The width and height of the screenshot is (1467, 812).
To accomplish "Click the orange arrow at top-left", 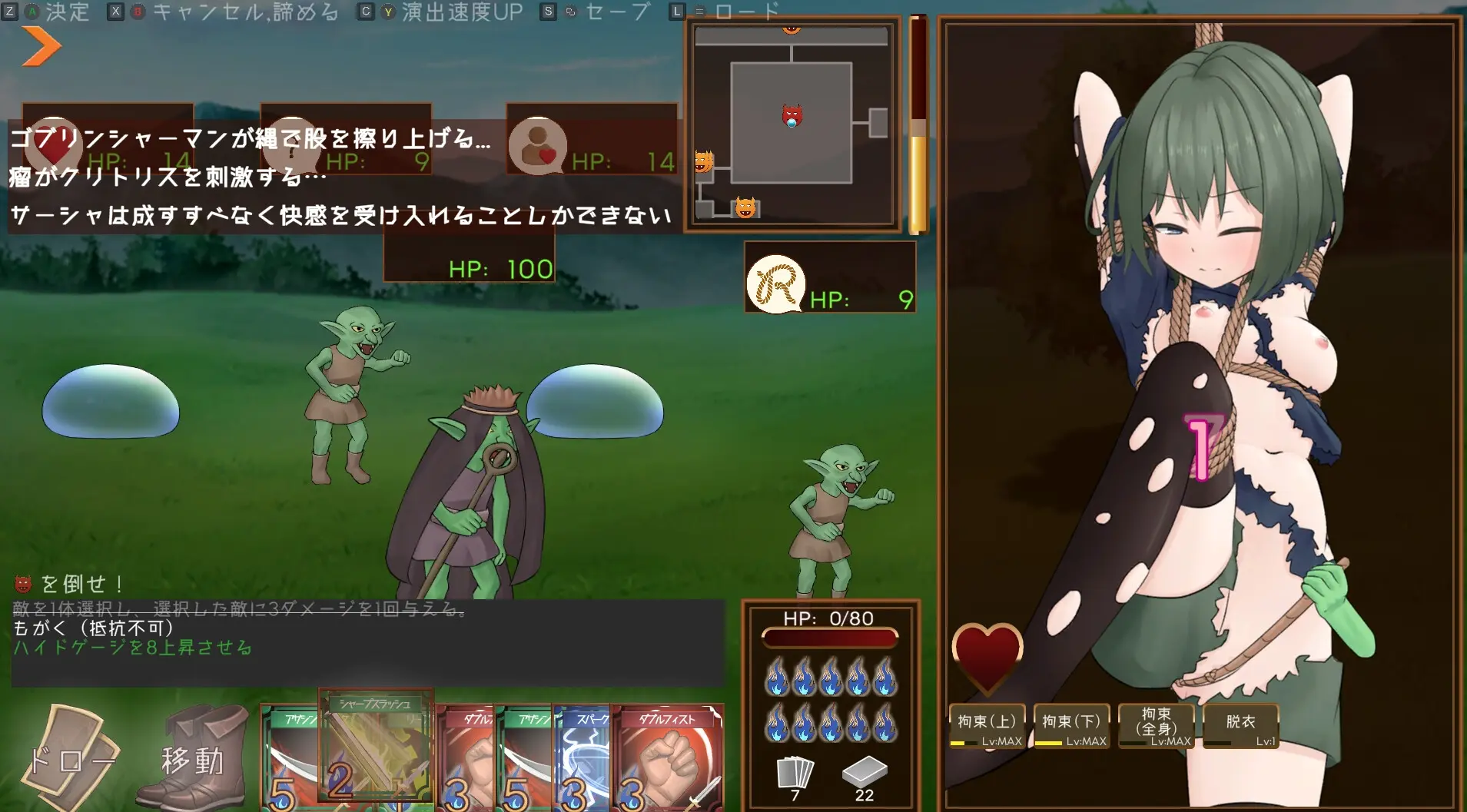I will click(x=41, y=46).
